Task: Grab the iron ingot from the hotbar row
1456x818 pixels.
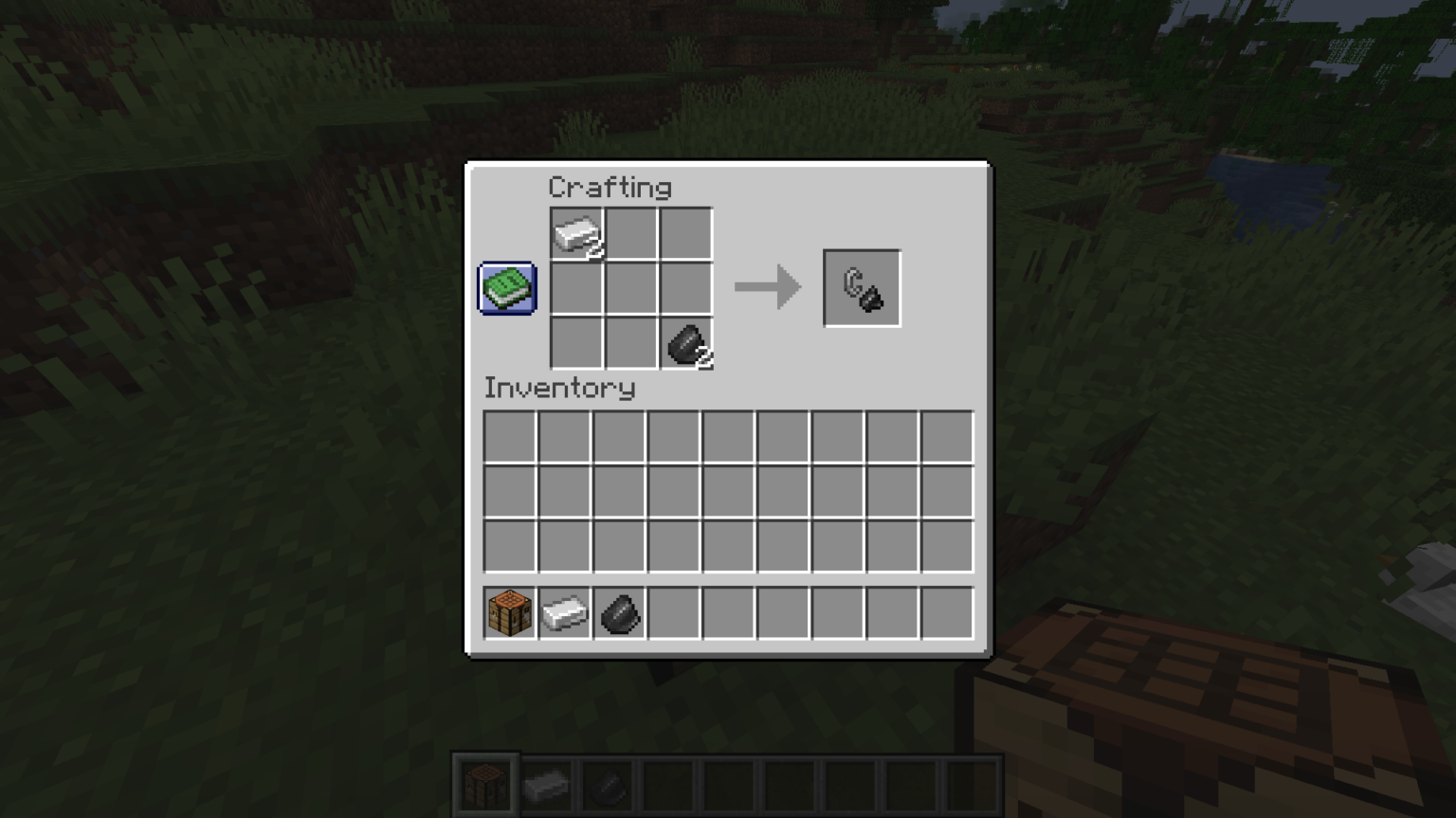Action: 564,612
